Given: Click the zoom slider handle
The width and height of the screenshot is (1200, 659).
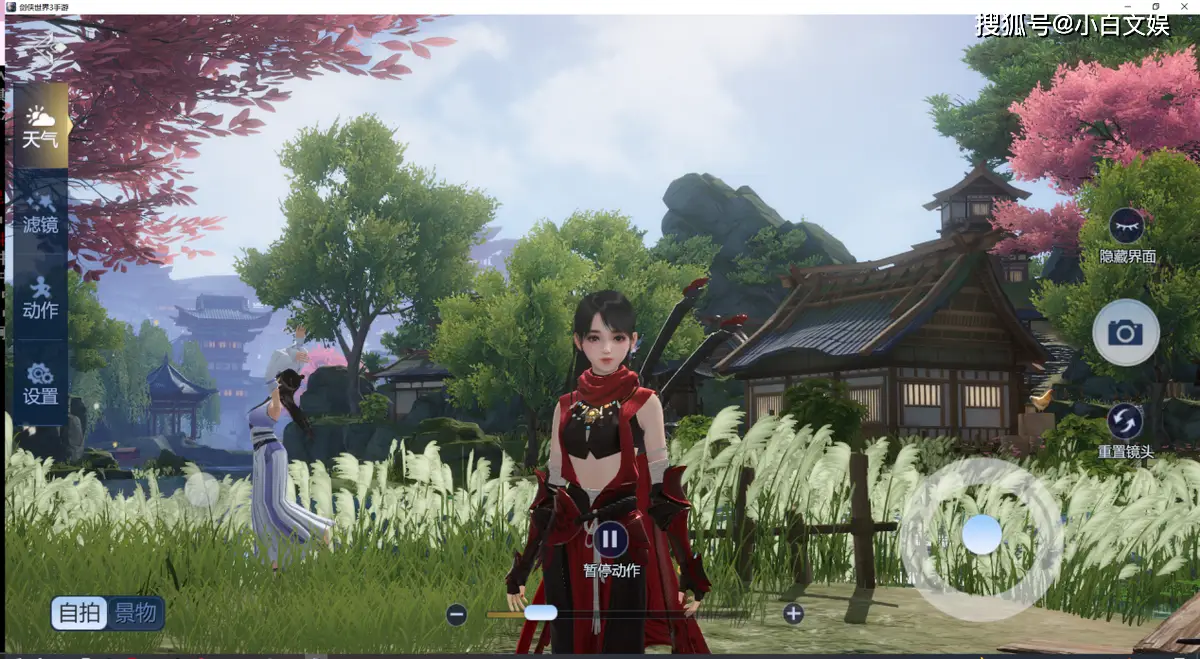Looking at the screenshot, I should click(x=541, y=613).
